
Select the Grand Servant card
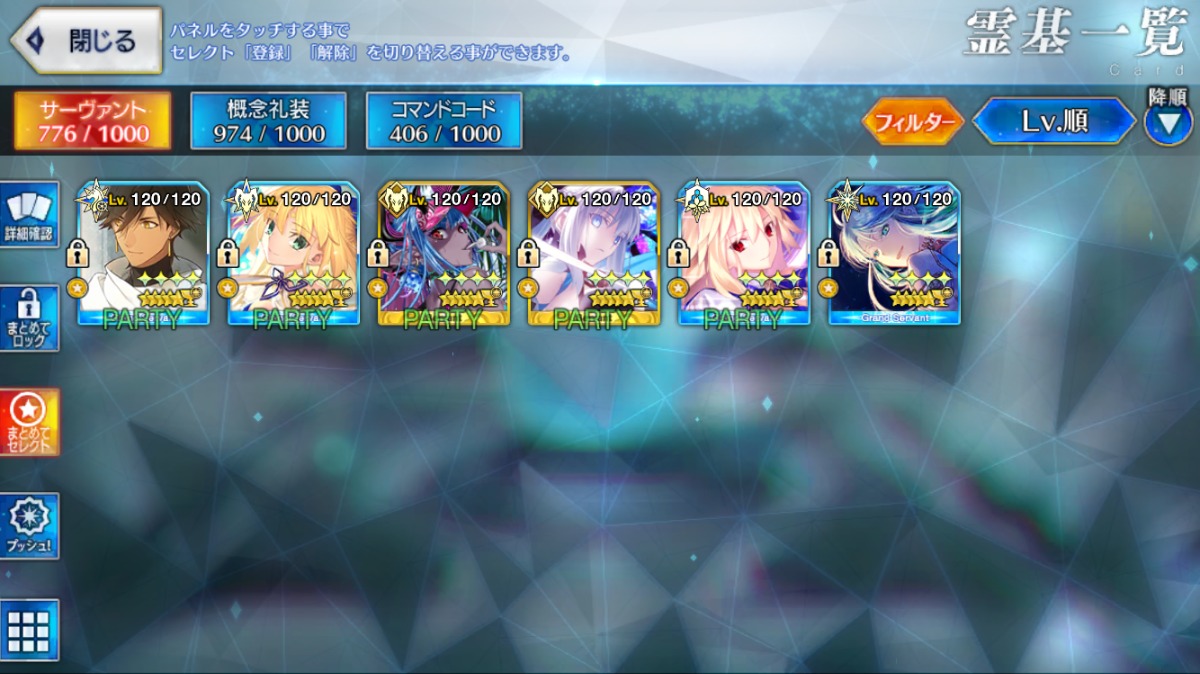pyautogui.click(x=893, y=254)
